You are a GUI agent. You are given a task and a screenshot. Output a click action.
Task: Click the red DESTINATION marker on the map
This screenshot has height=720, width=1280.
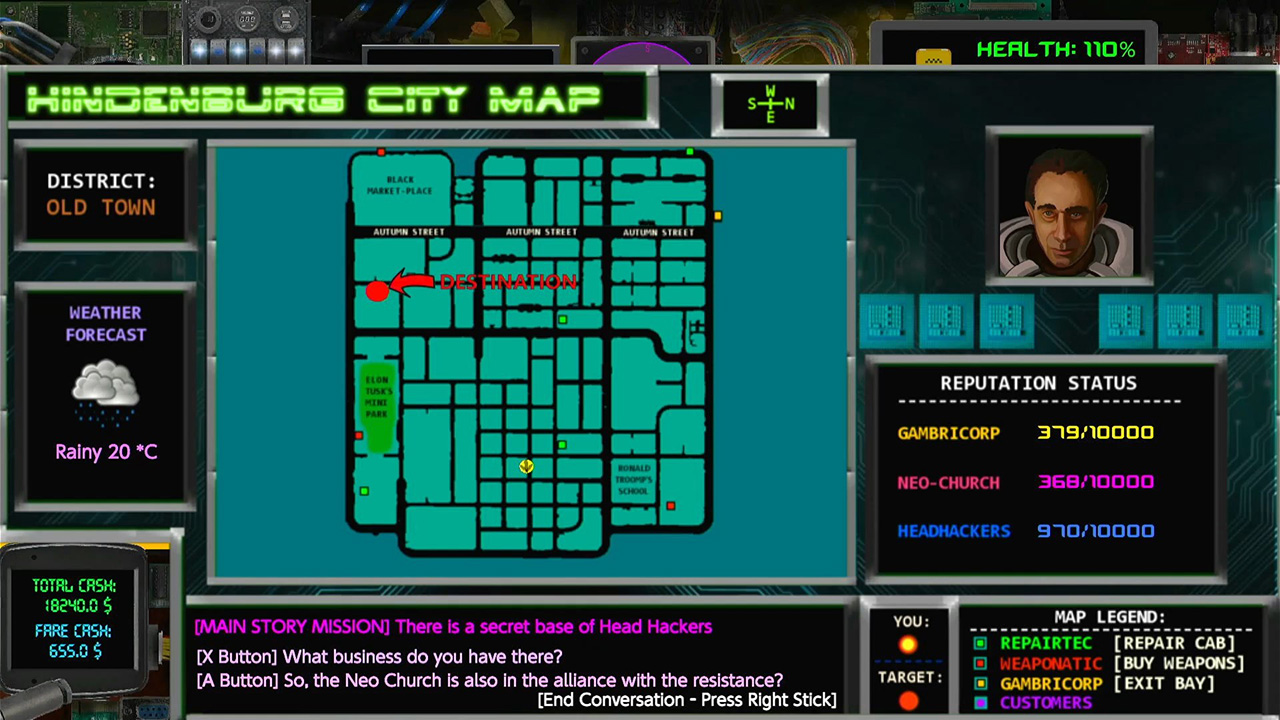pyautogui.click(x=377, y=291)
